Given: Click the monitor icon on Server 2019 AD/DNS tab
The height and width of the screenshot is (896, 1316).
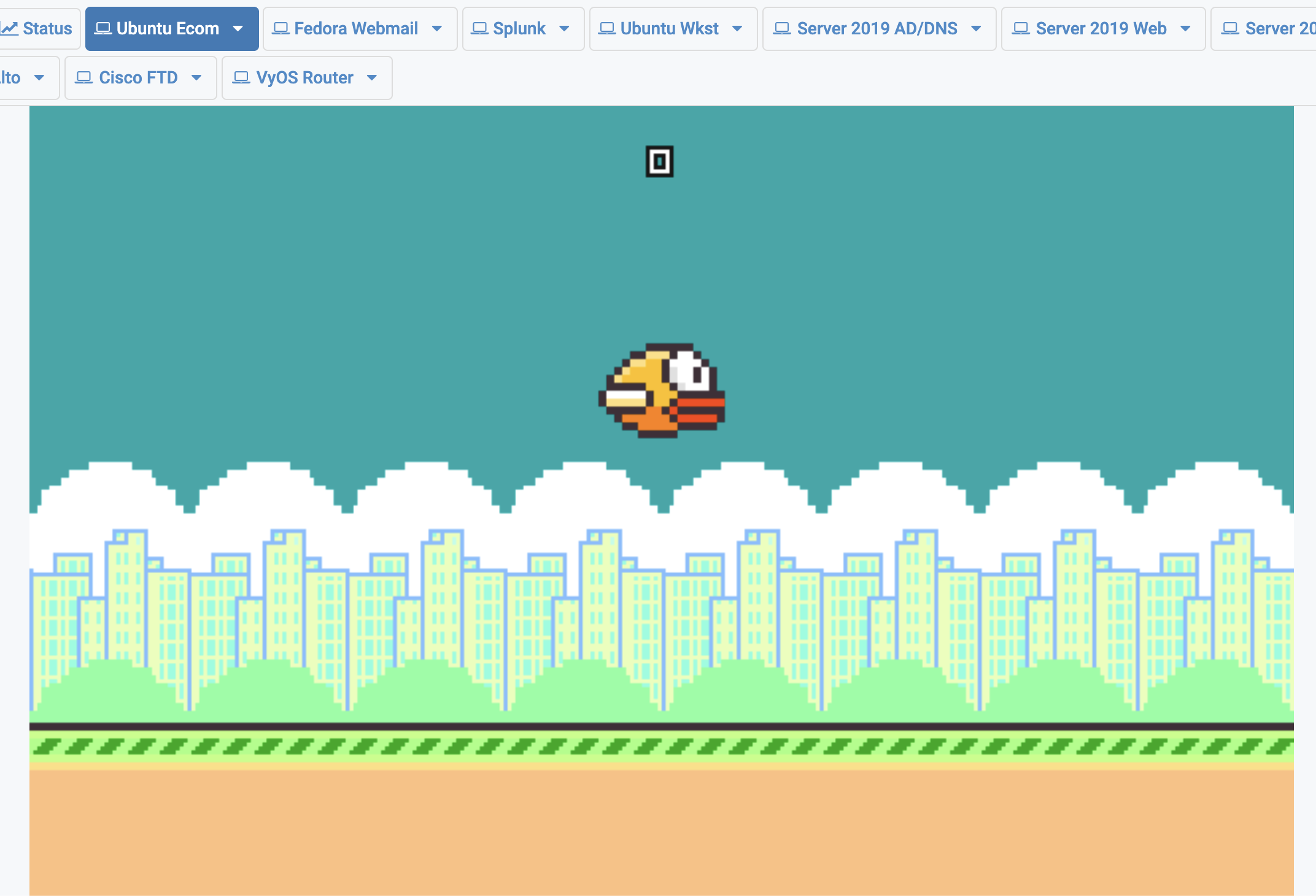Looking at the screenshot, I should point(781,28).
